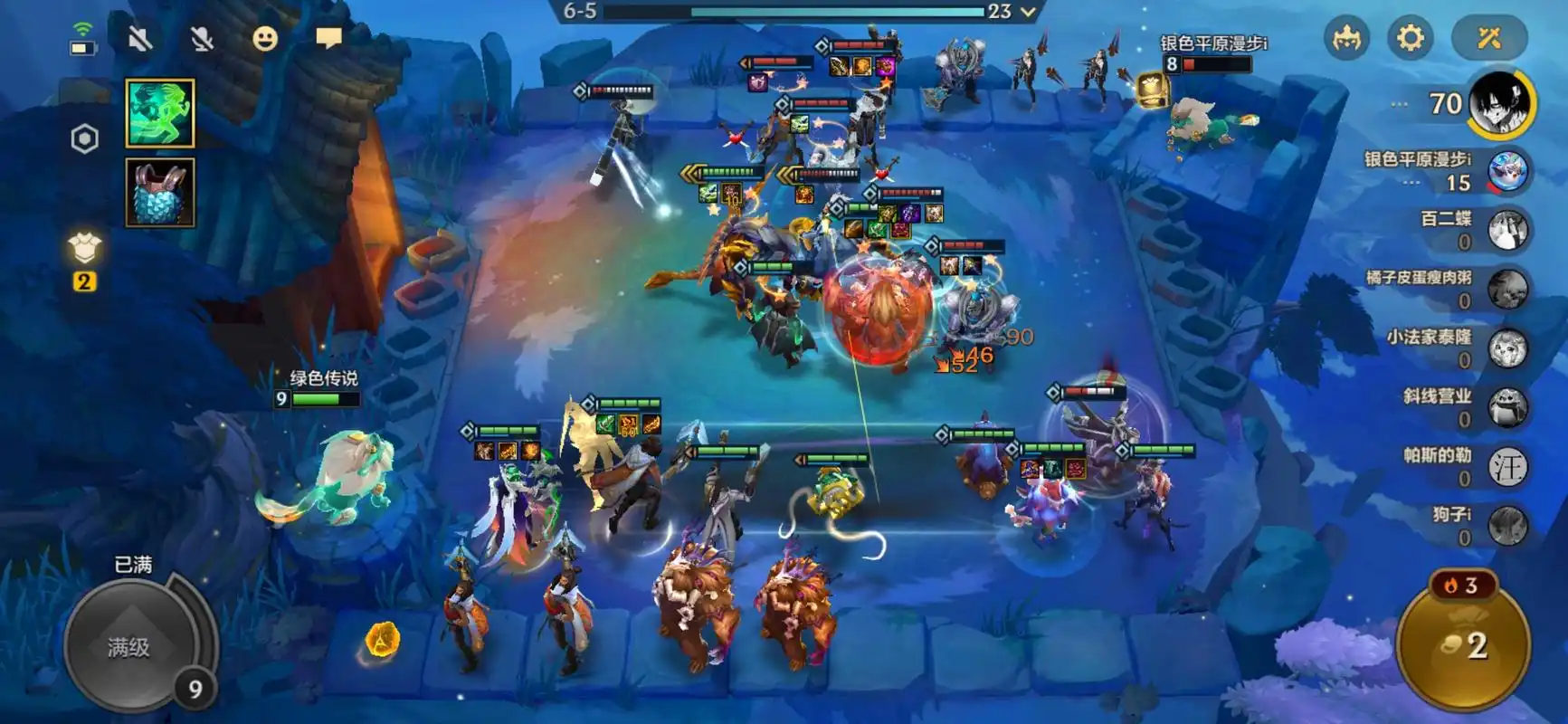1568x724 pixels.
Task: Select the top player avatar with 70 health
Action: (x=1499, y=104)
